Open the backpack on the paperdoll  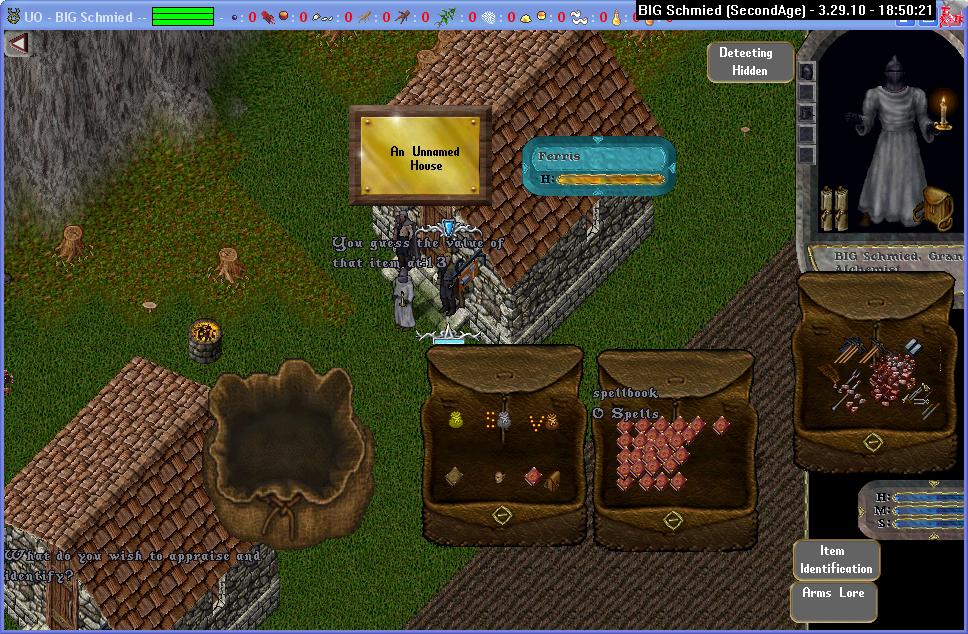click(x=936, y=207)
